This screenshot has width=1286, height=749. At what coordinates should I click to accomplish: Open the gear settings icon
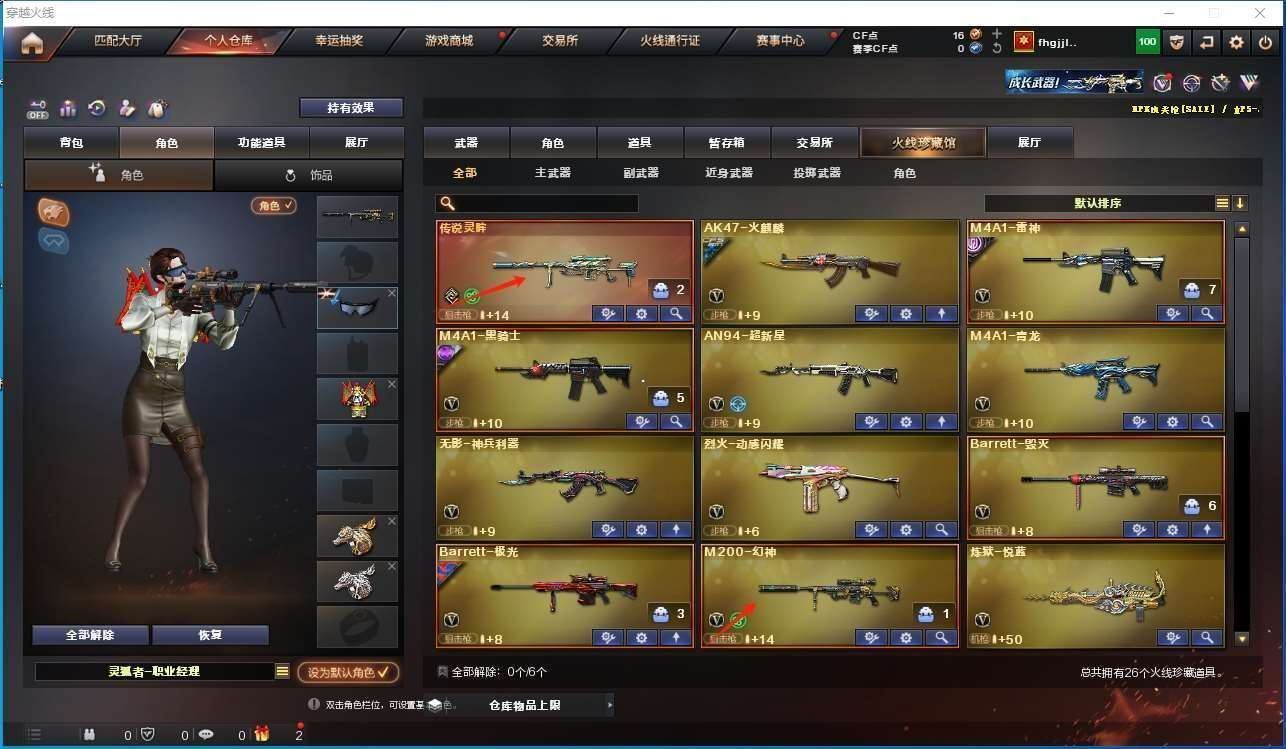pyautogui.click(x=1237, y=42)
